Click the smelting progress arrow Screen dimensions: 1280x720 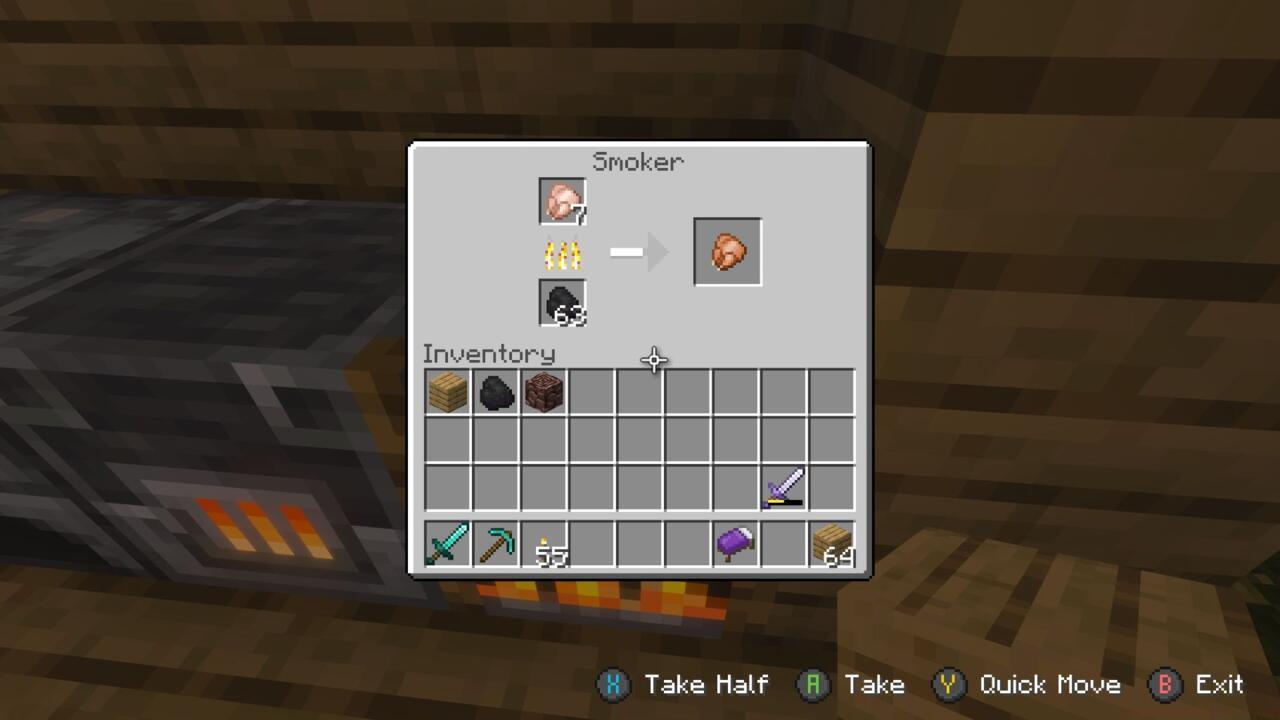click(x=640, y=252)
